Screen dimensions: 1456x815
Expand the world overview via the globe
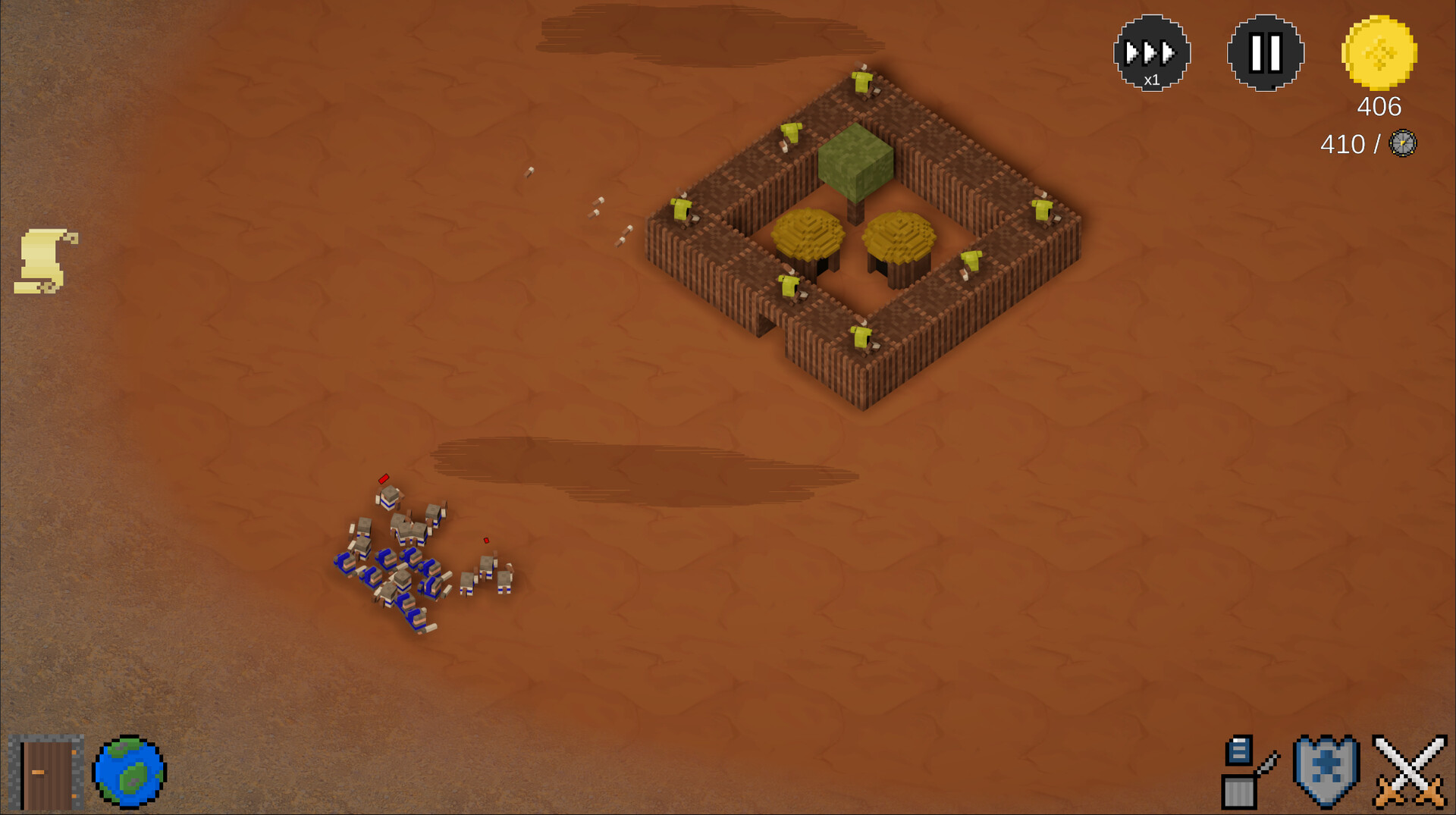tap(127, 770)
